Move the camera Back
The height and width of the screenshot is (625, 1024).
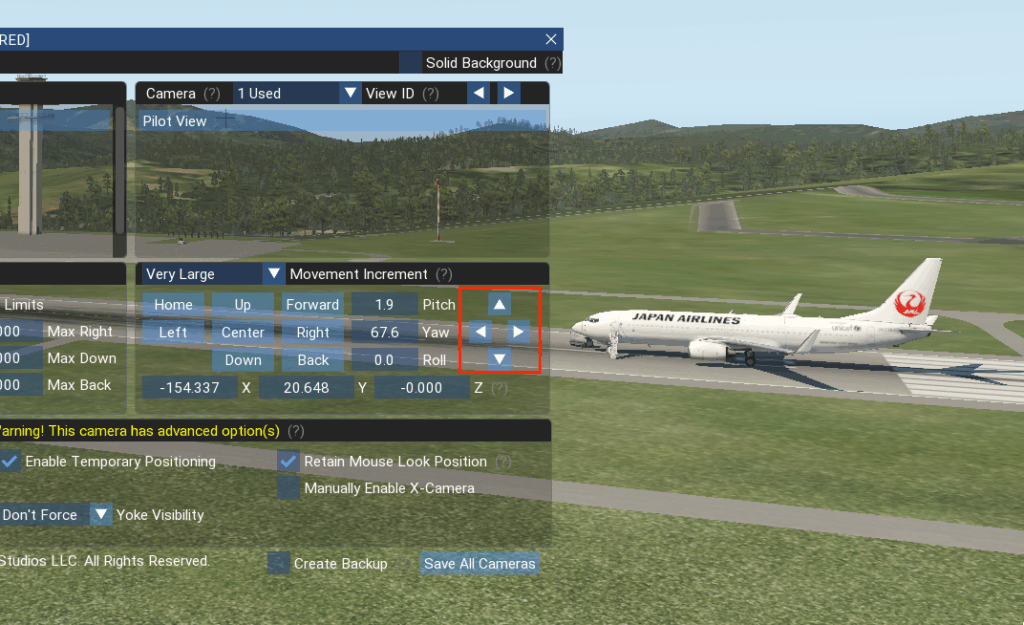pyautogui.click(x=312, y=360)
